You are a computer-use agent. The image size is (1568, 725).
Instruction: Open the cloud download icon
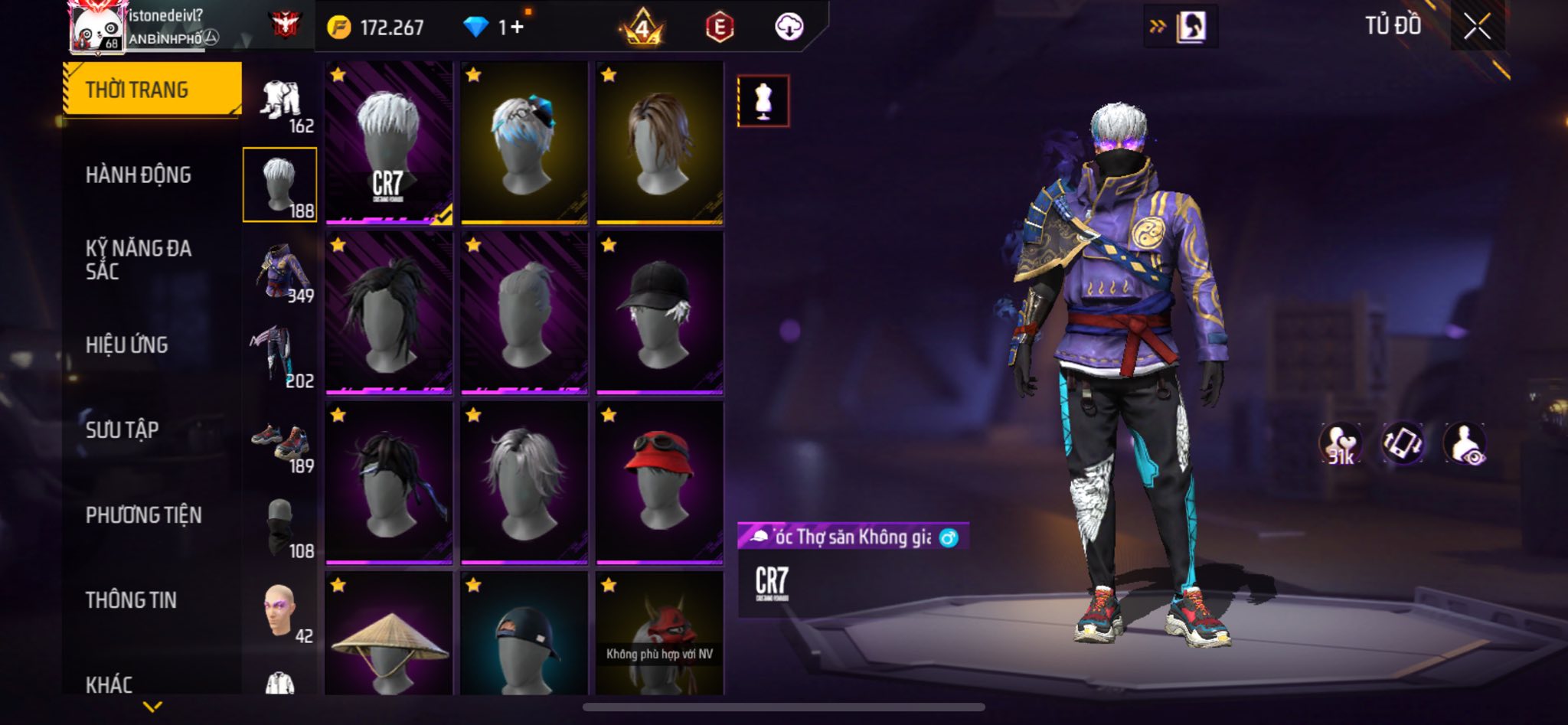click(x=789, y=28)
